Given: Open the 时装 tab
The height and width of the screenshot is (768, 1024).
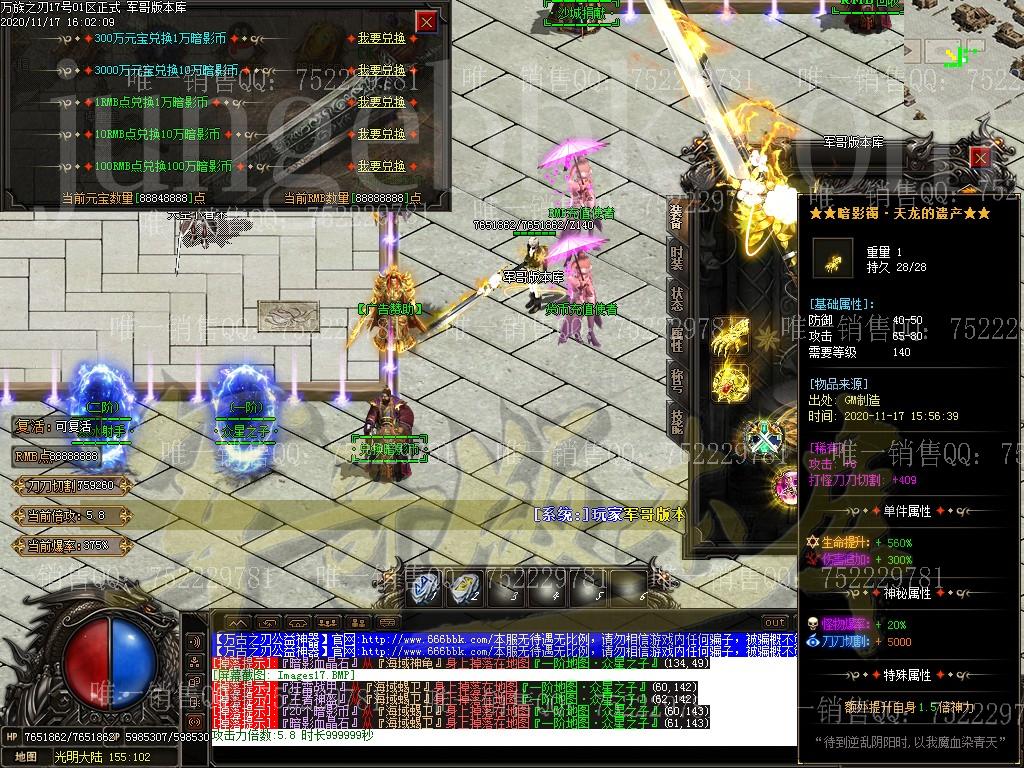Looking at the screenshot, I should click(677, 258).
